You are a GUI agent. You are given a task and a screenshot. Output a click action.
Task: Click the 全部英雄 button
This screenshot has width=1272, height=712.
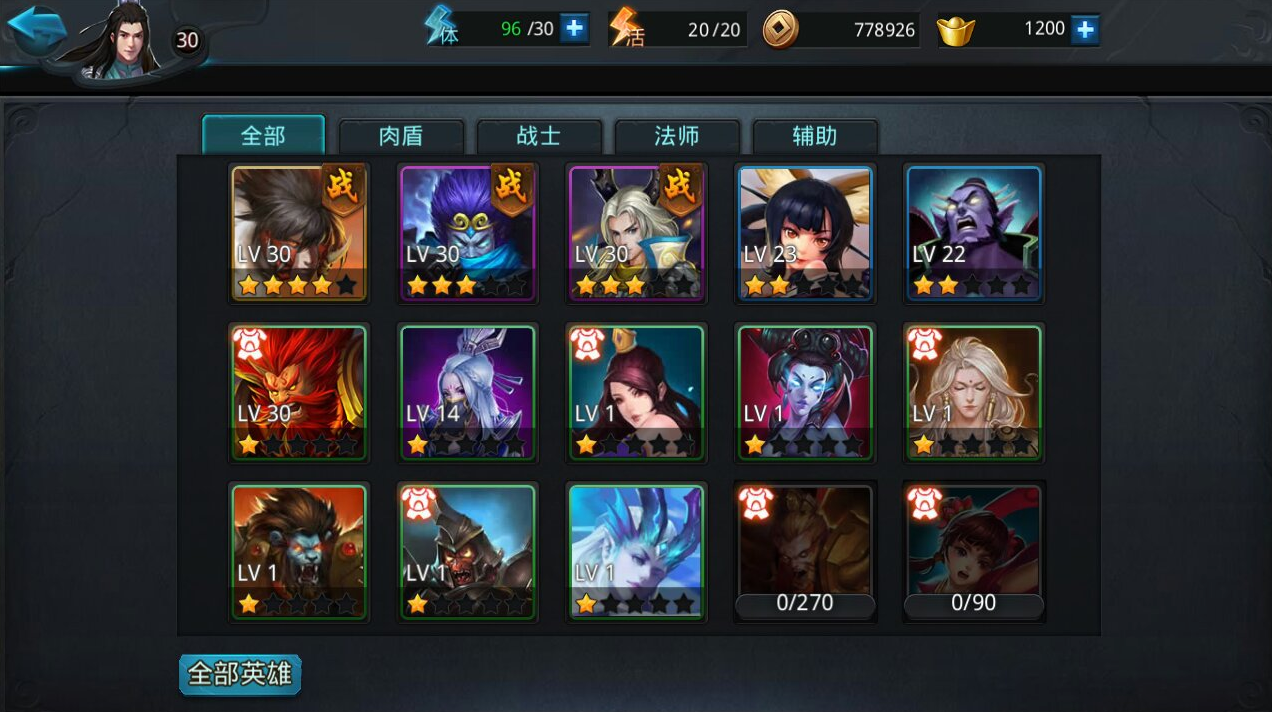(240, 674)
